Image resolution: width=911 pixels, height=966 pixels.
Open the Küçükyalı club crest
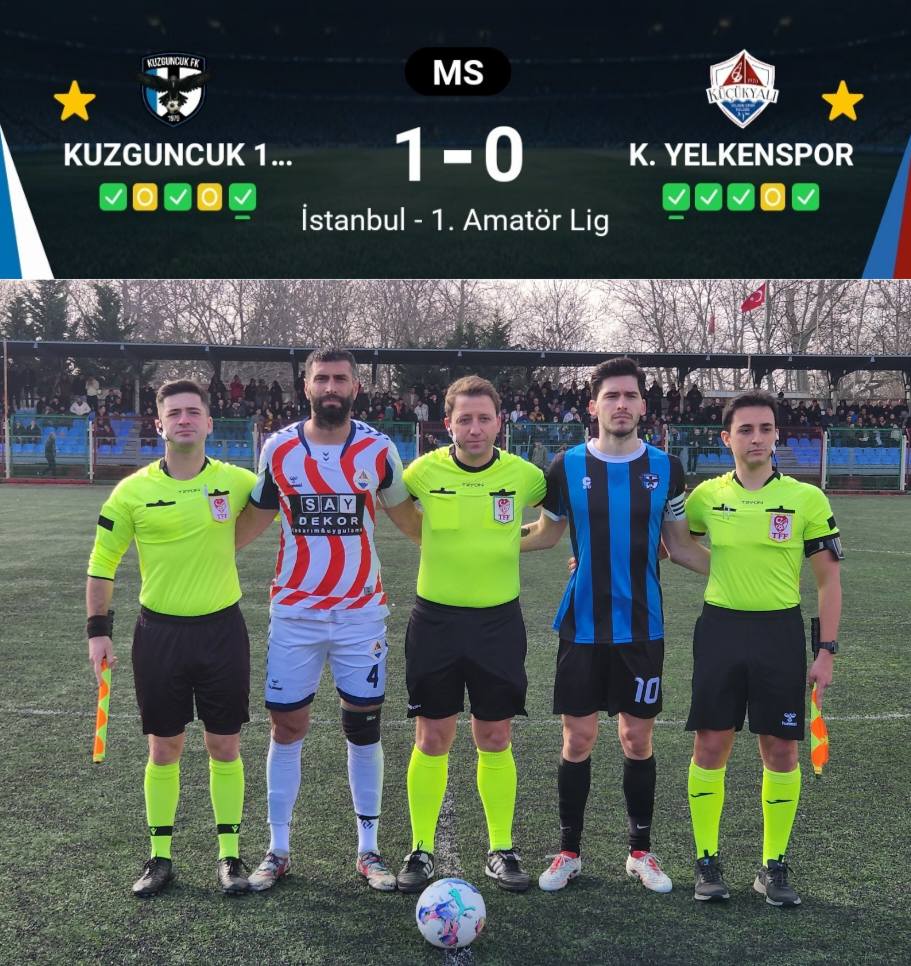tap(742, 89)
